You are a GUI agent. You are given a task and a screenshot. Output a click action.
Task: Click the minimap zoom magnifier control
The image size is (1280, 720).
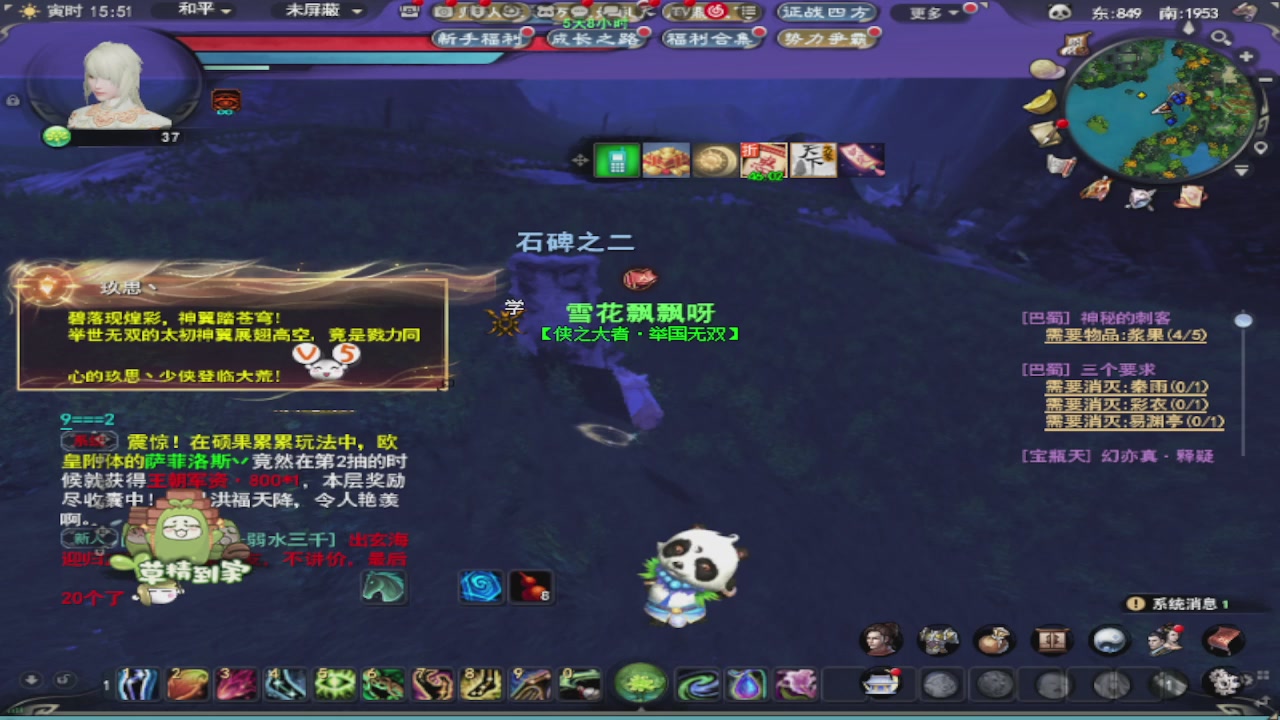(x=1220, y=37)
